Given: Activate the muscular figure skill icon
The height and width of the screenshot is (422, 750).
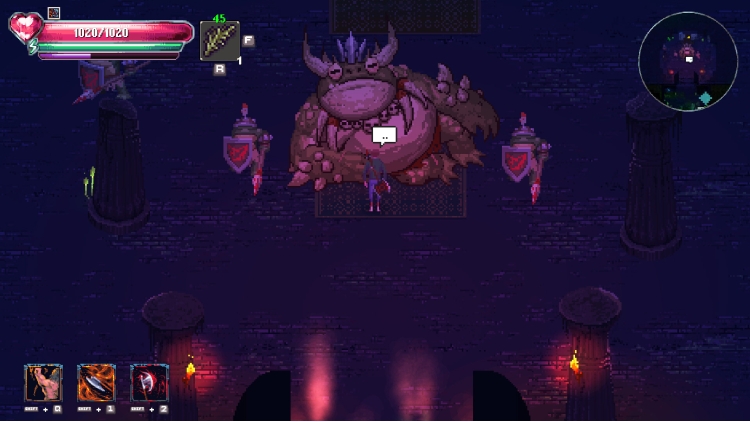Looking at the screenshot, I should tap(43, 382).
